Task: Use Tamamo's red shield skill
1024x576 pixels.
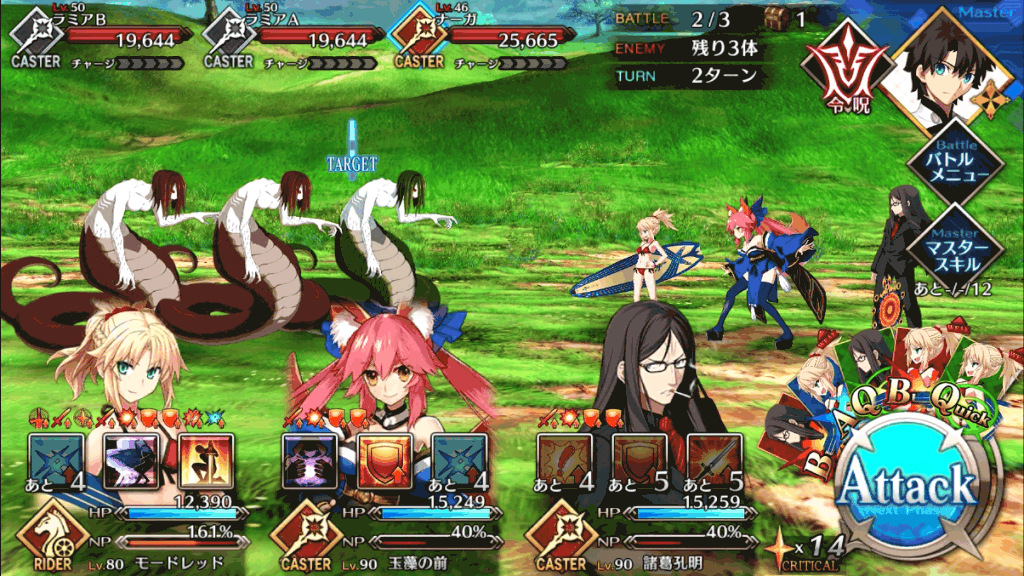Action: (x=384, y=461)
